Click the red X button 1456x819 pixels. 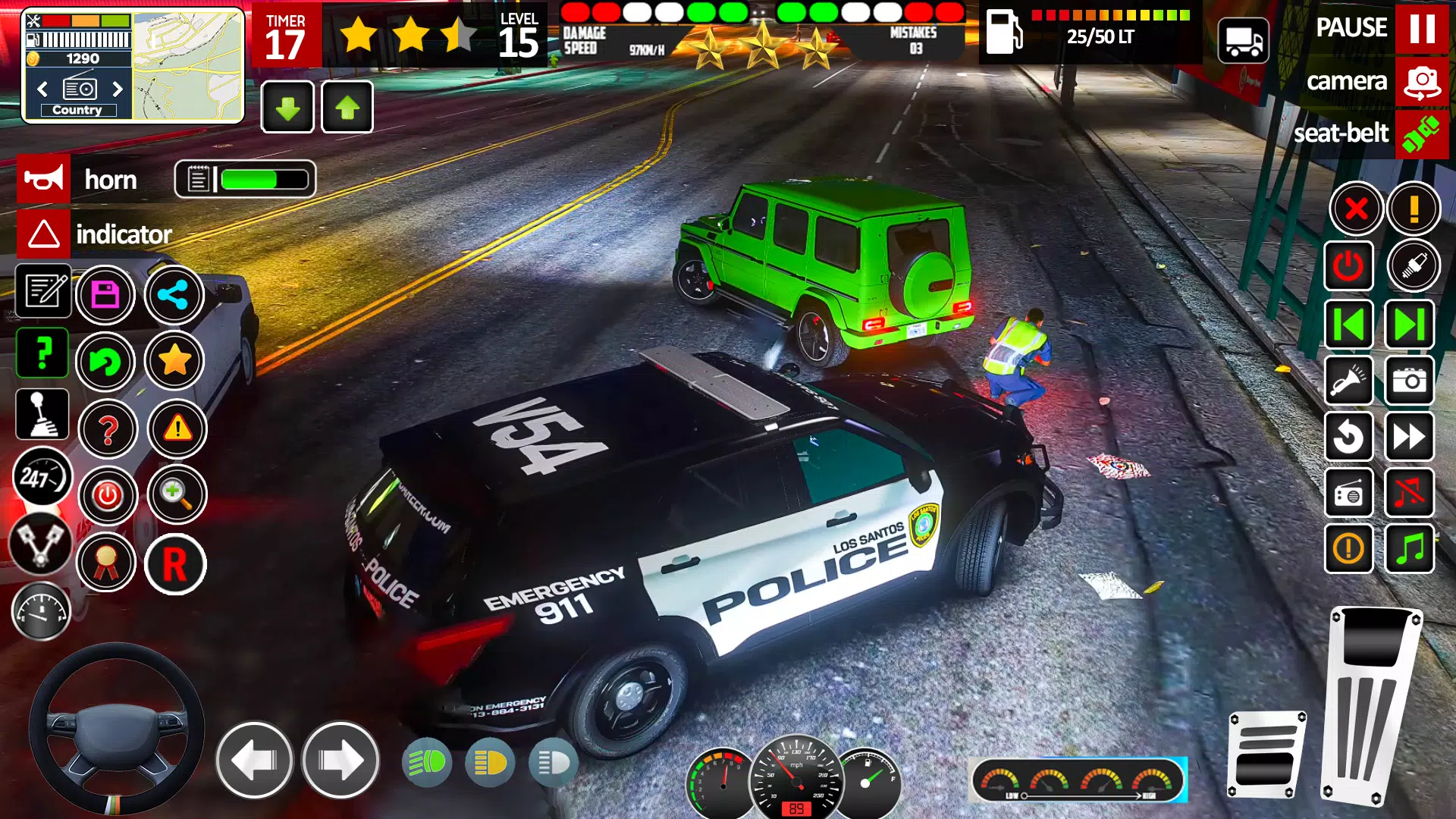(x=1356, y=209)
